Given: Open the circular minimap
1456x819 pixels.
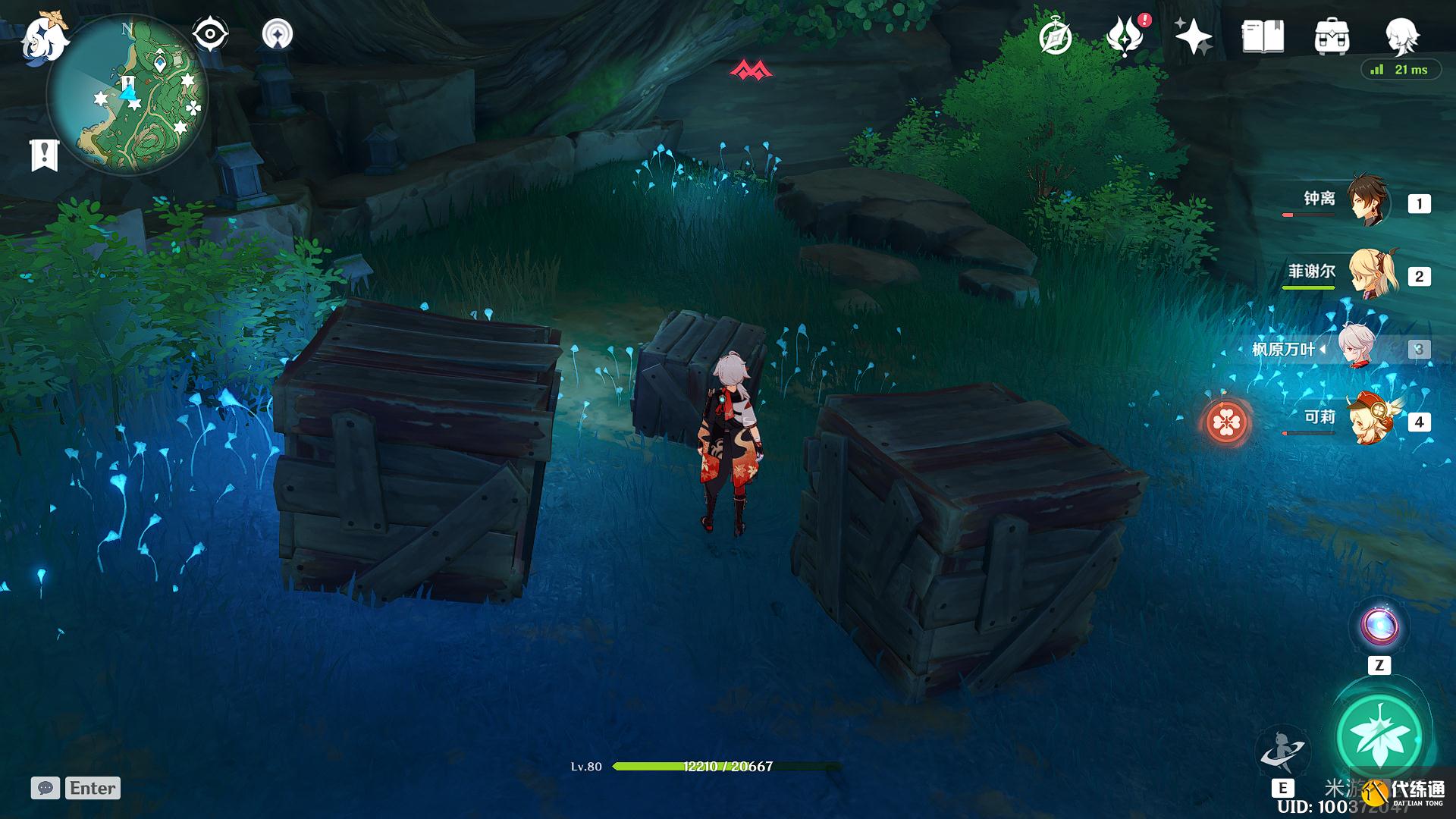Looking at the screenshot, I should [x=127, y=95].
